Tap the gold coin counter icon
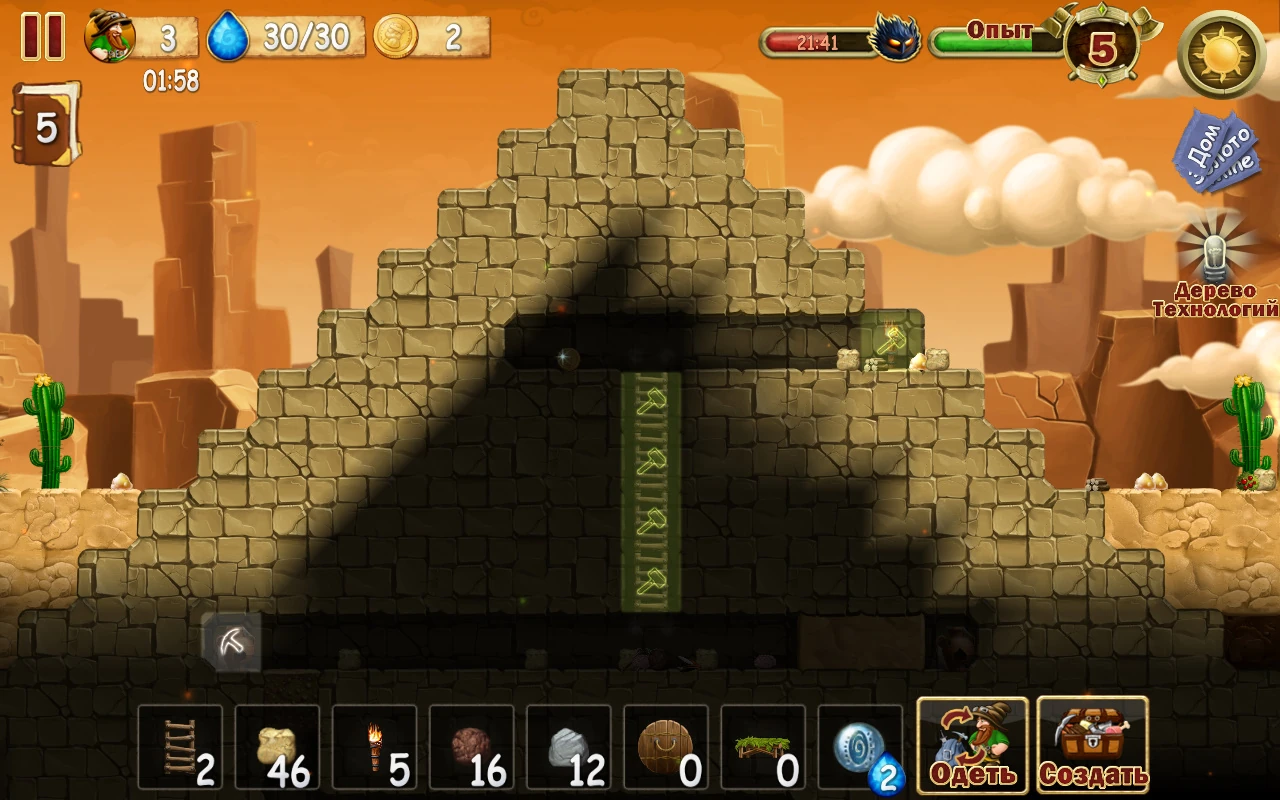The image size is (1280, 800). [x=395, y=38]
